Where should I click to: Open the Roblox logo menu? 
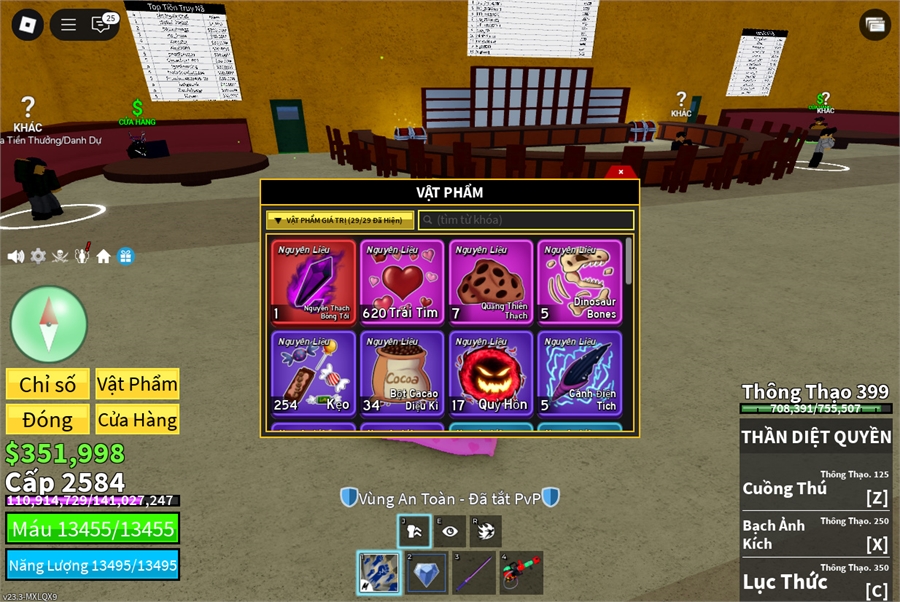coord(27,25)
